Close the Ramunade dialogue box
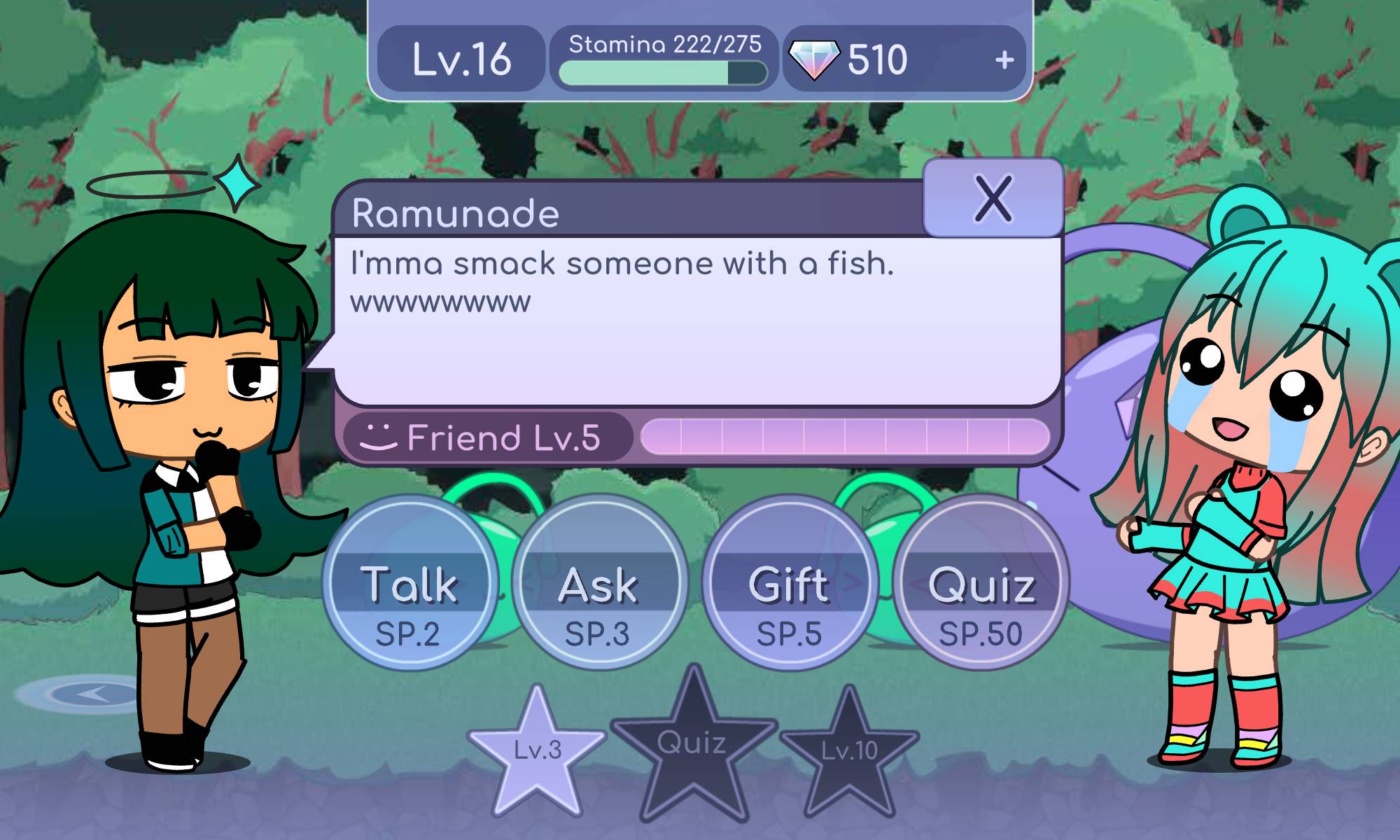1400x840 pixels. (993, 198)
